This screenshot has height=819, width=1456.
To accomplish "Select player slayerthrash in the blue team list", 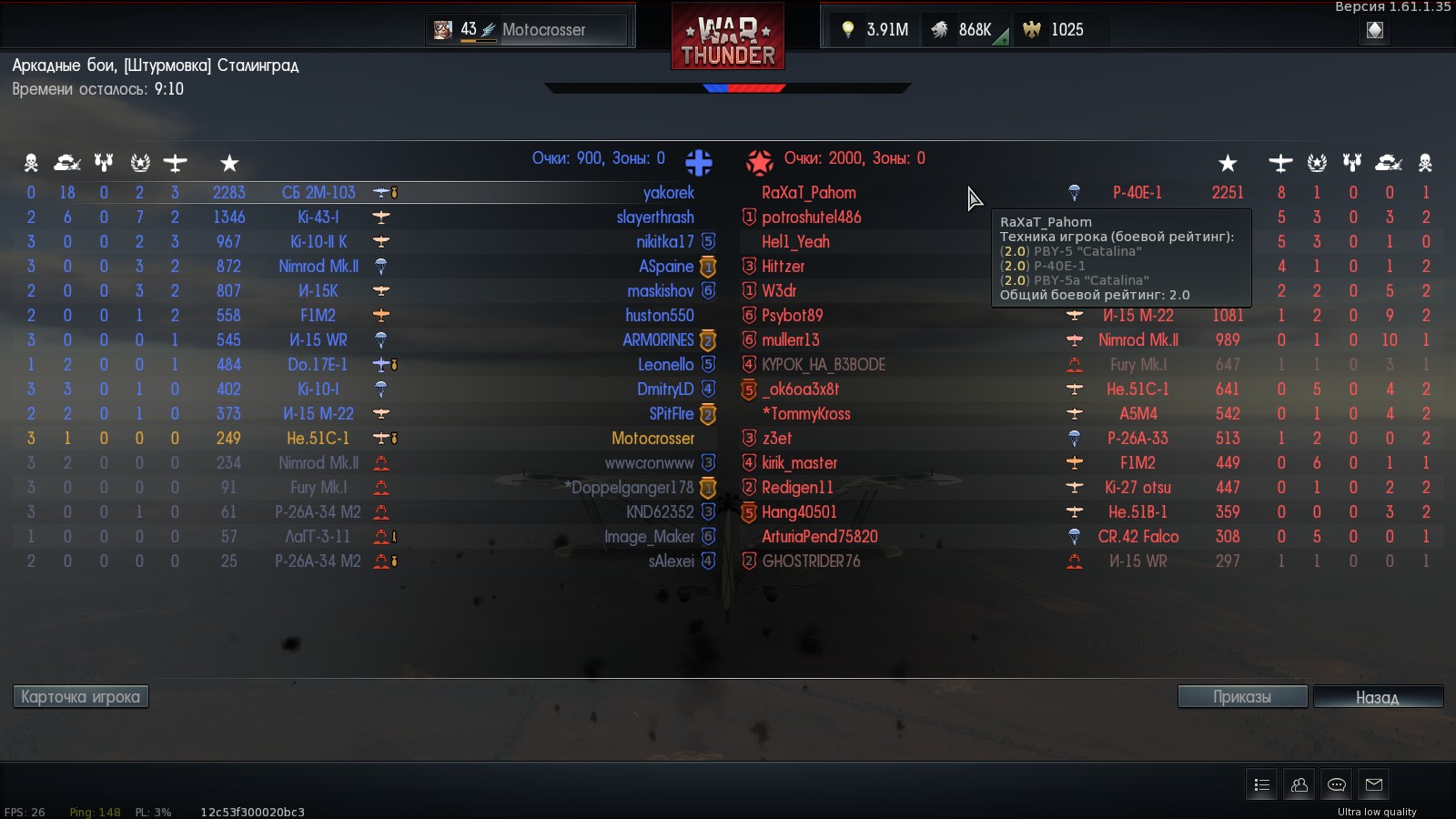I will tap(655, 217).
